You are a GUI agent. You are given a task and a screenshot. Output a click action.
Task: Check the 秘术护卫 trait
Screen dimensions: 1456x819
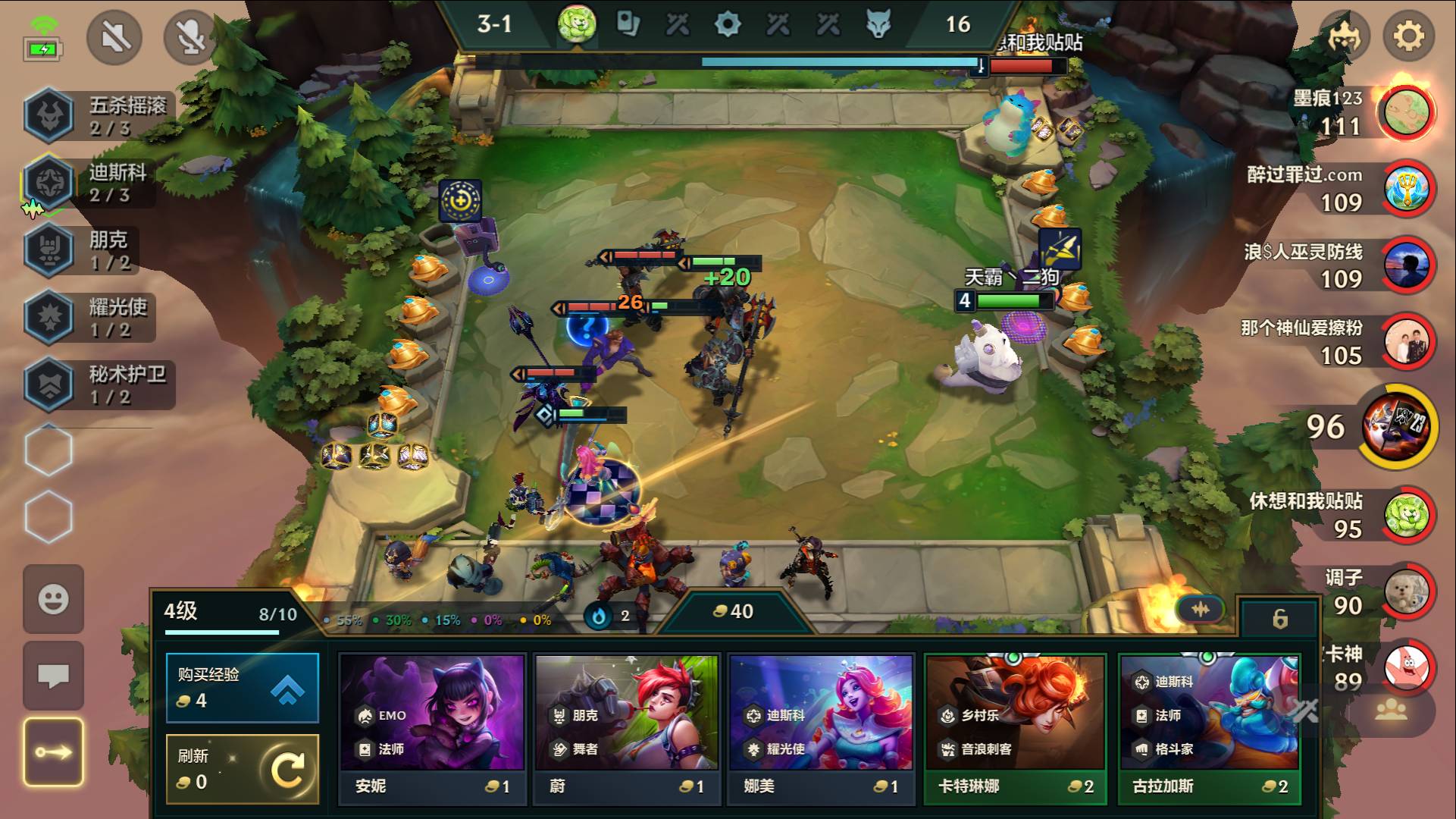[x=50, y=384]
